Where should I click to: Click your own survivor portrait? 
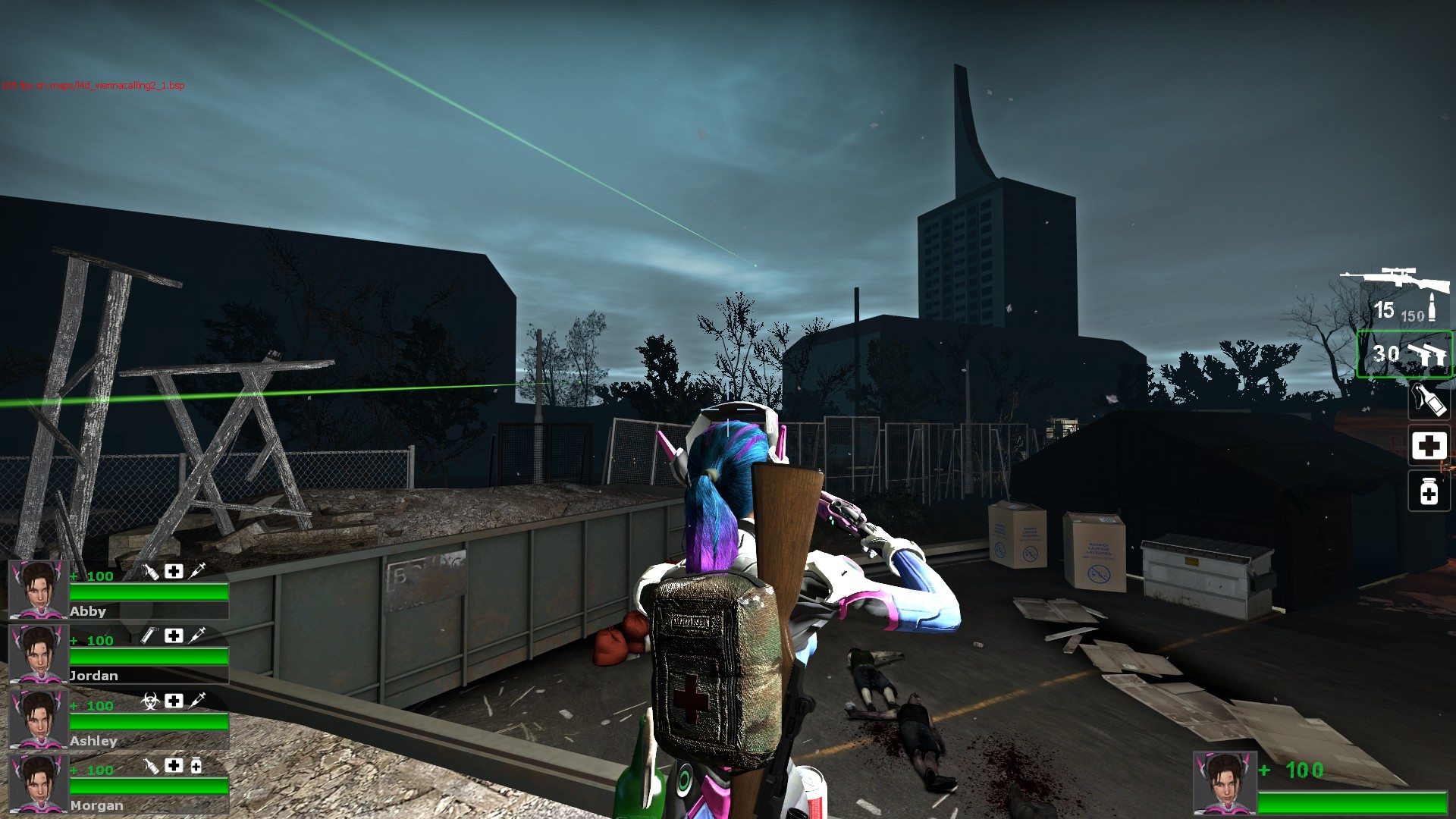point(1224,782)
